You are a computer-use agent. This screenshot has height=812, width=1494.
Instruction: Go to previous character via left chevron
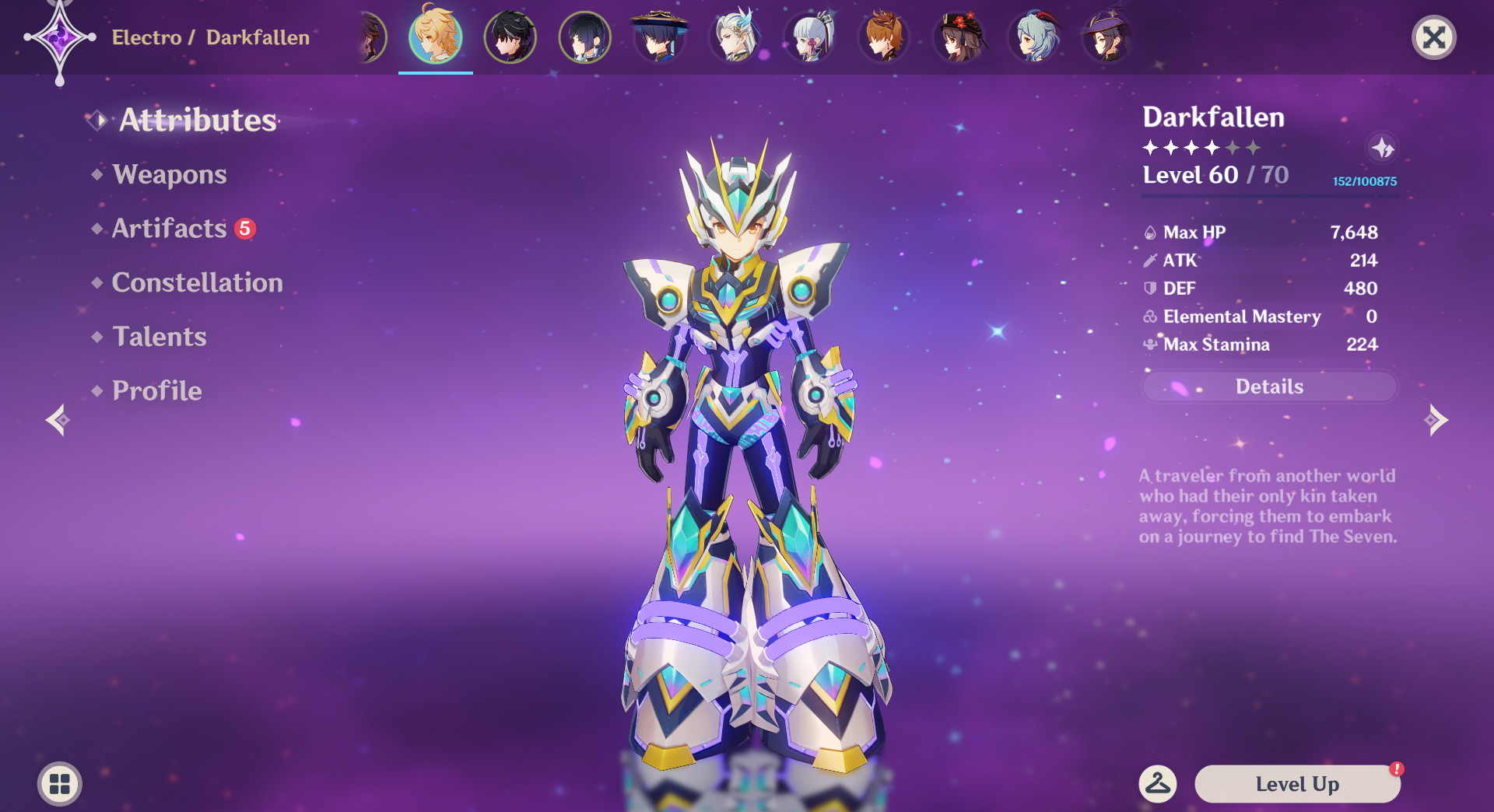pos(58,420)
